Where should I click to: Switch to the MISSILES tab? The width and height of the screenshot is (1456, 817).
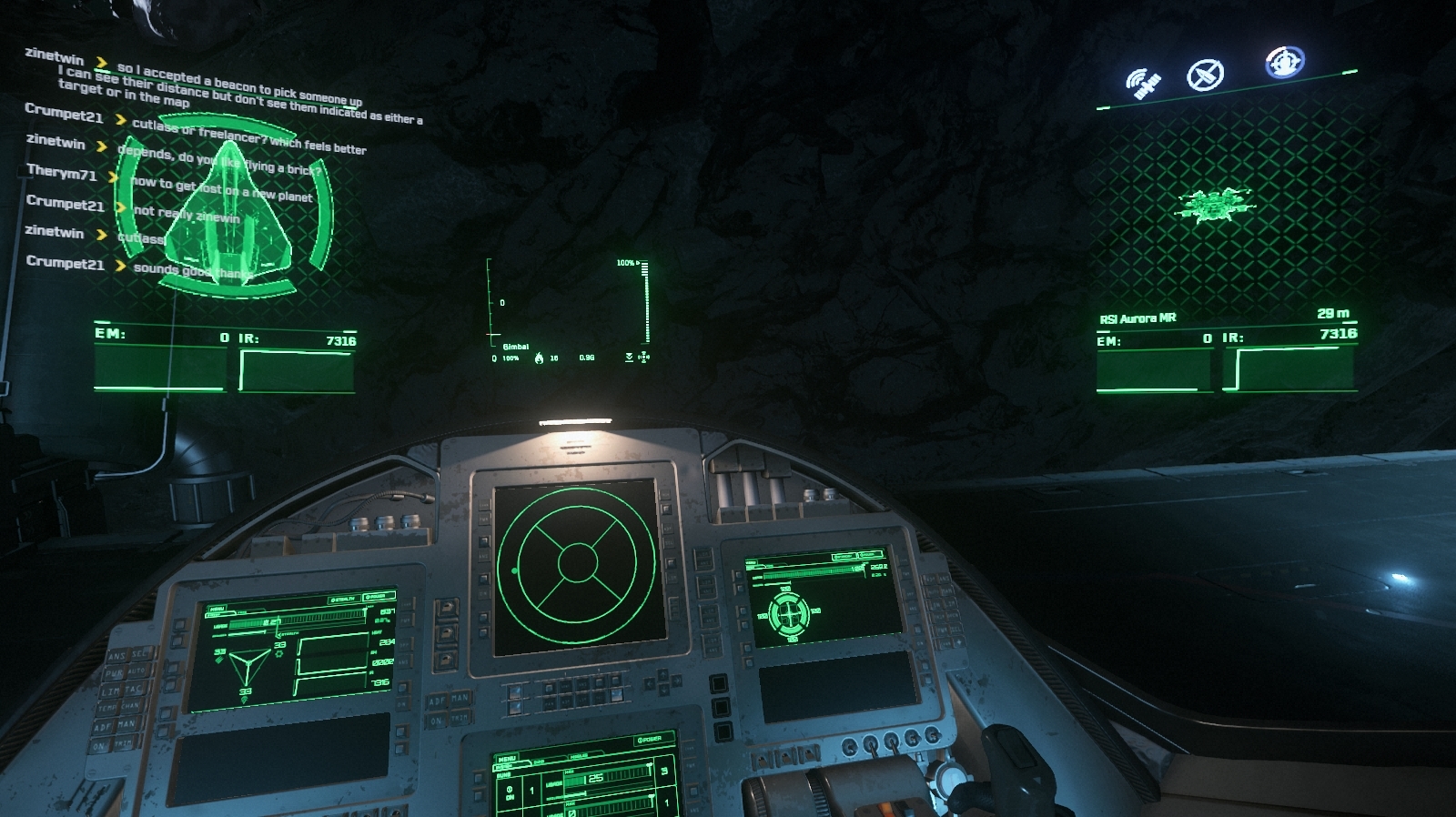click(579, 755)
